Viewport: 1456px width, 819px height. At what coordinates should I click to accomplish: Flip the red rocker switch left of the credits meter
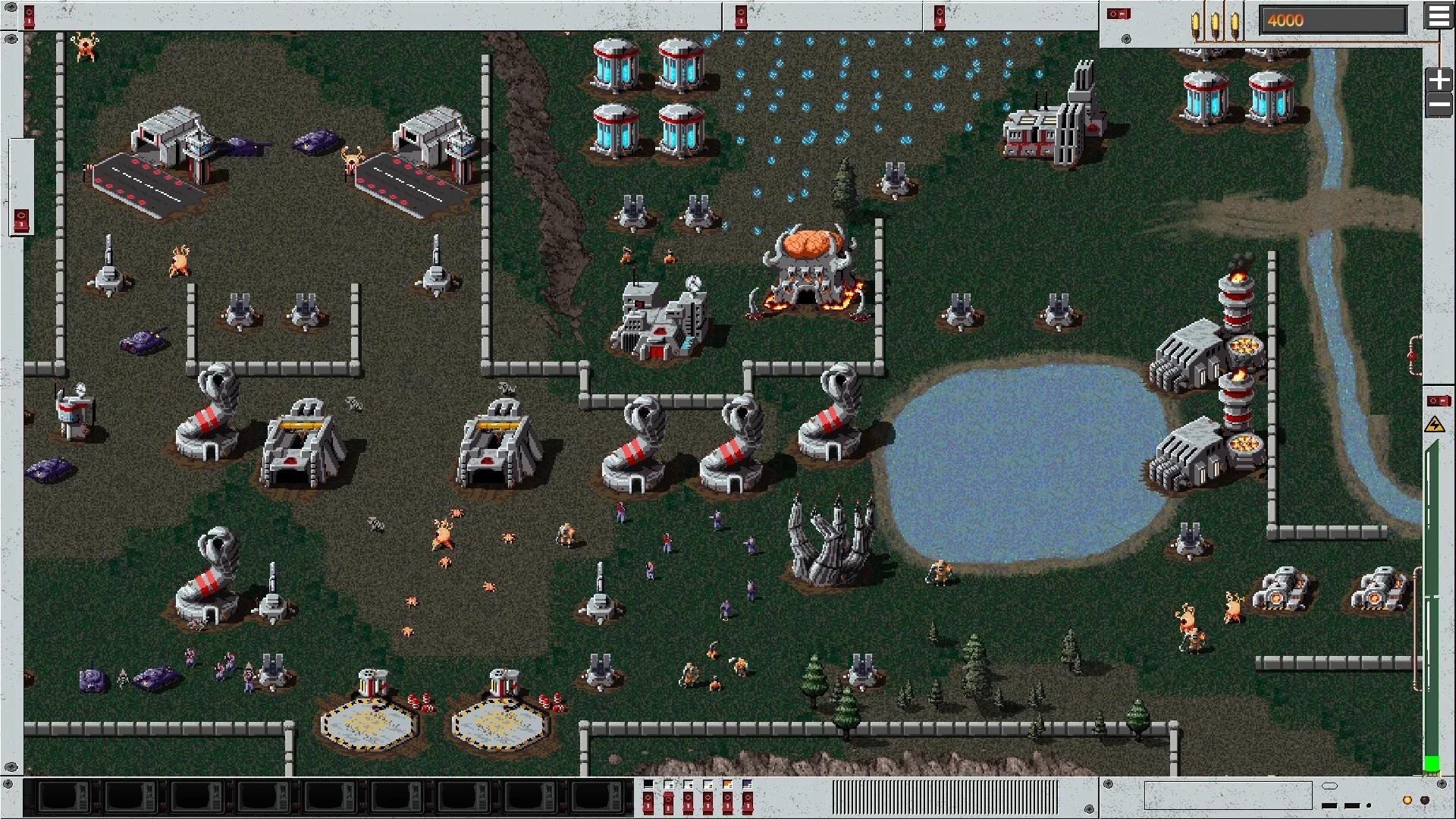1118,14
